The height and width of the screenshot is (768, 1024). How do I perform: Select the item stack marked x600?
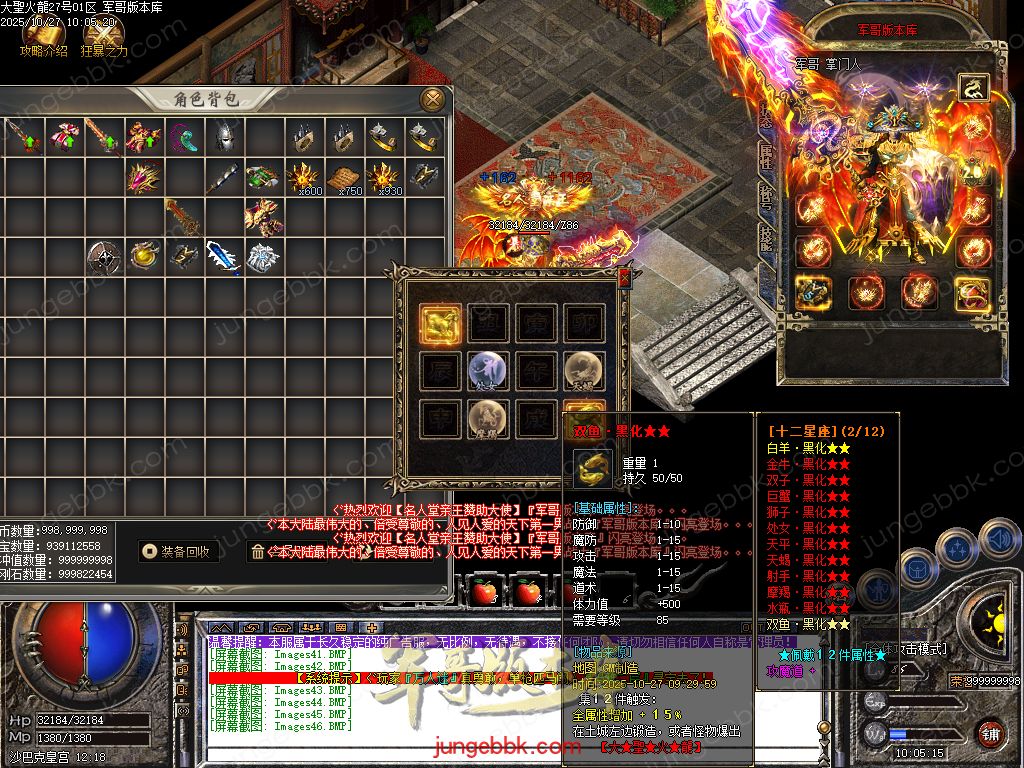303,178
